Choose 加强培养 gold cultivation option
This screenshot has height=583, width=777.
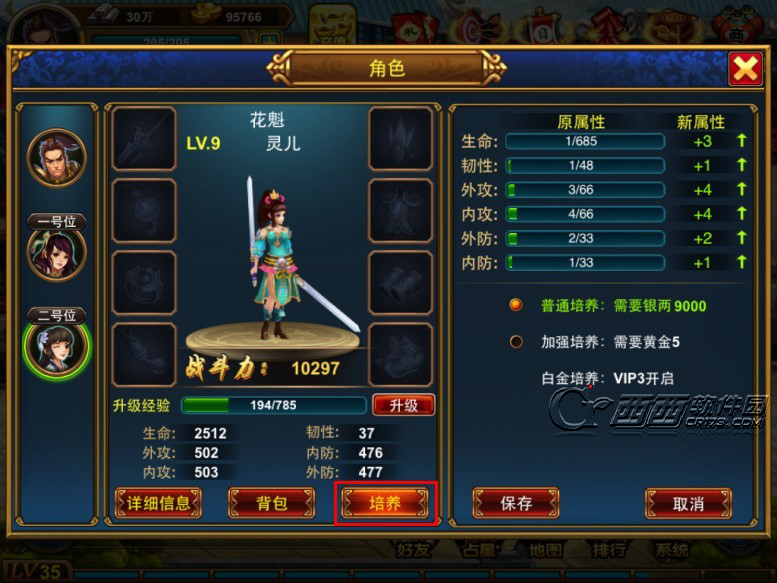point(516,342)
